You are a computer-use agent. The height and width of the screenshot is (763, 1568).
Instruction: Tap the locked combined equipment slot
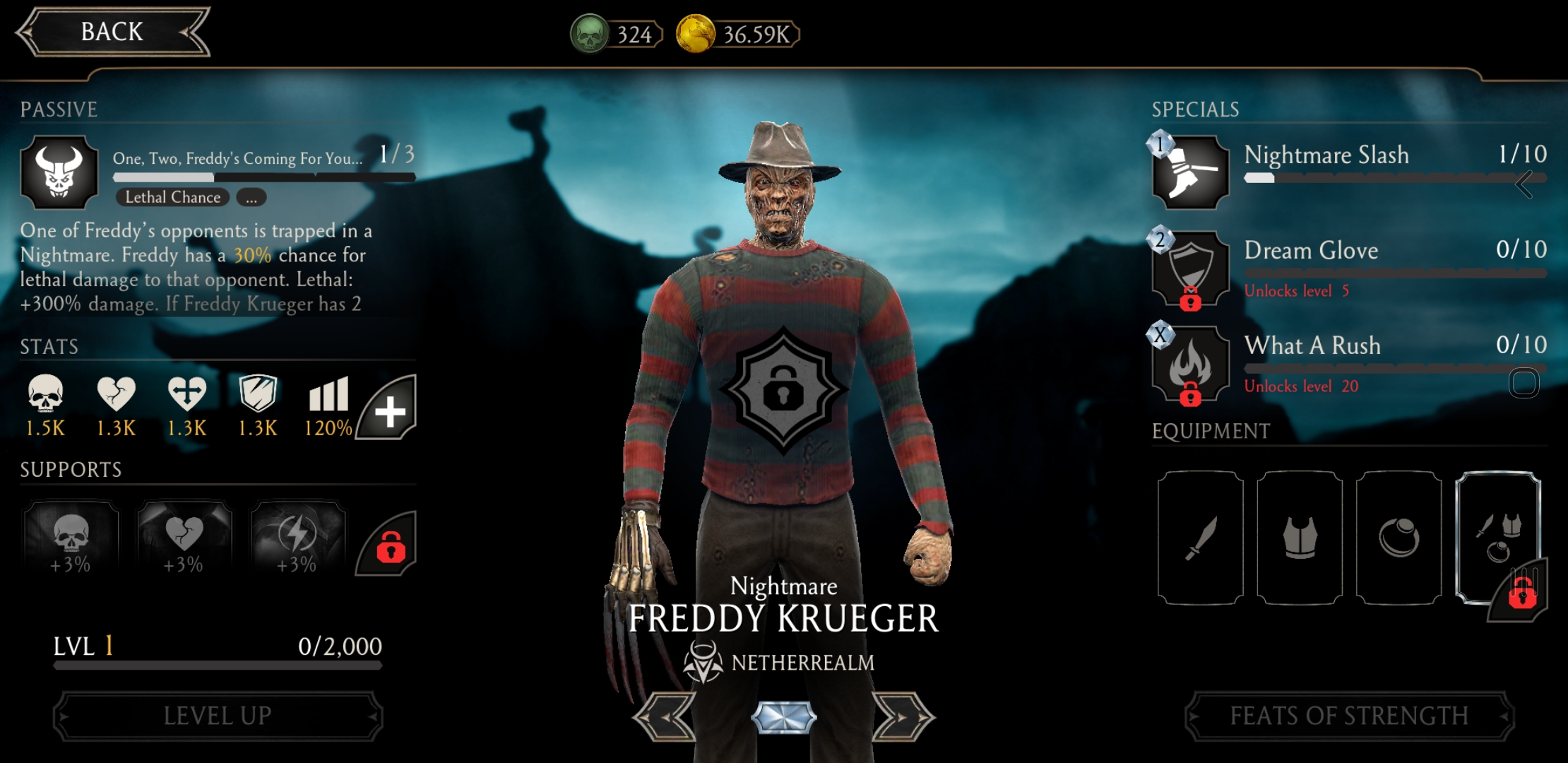pos(1497,538)
